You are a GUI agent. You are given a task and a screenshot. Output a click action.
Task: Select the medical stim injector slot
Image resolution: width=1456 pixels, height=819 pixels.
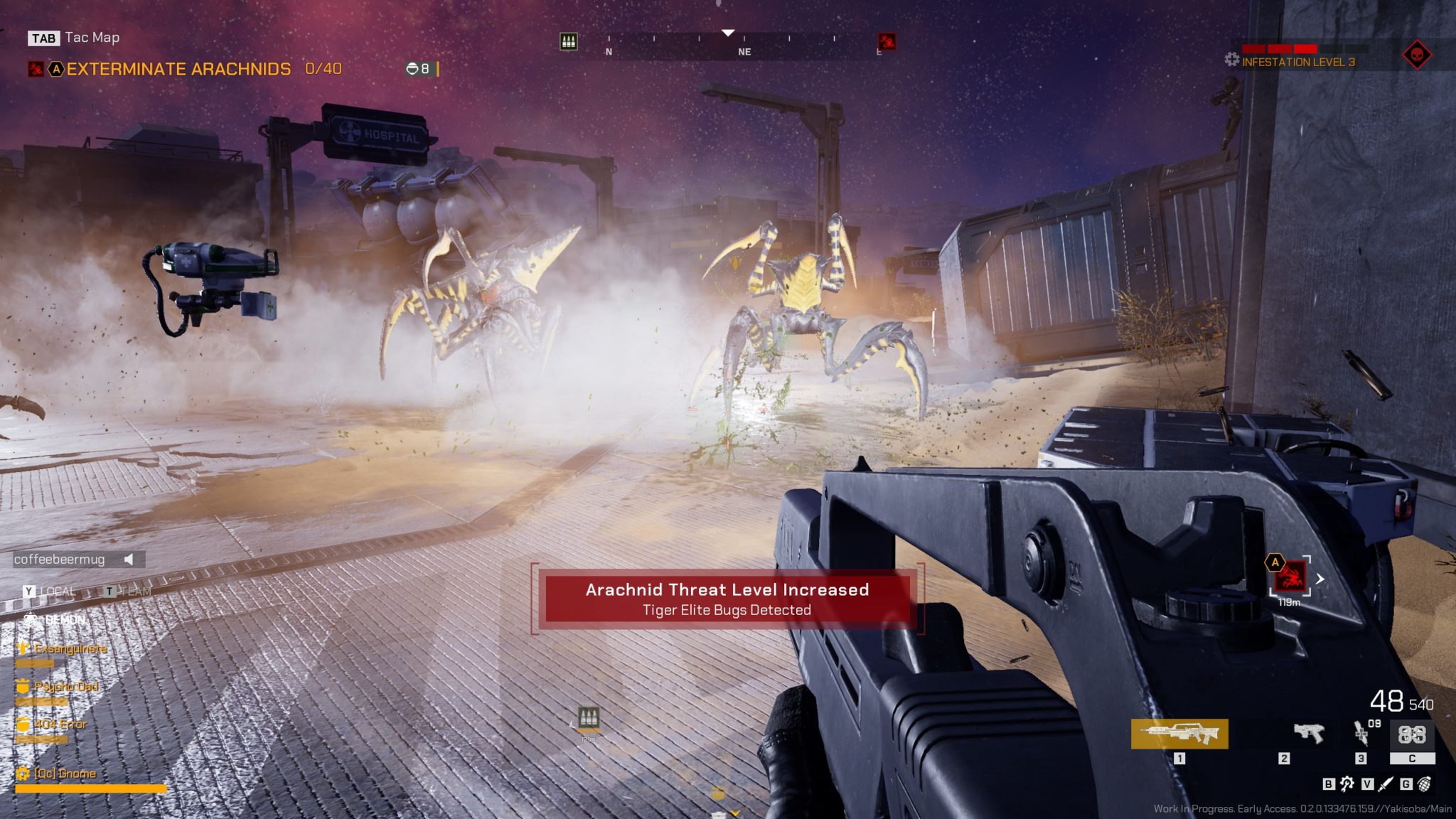click(1362, 733)
